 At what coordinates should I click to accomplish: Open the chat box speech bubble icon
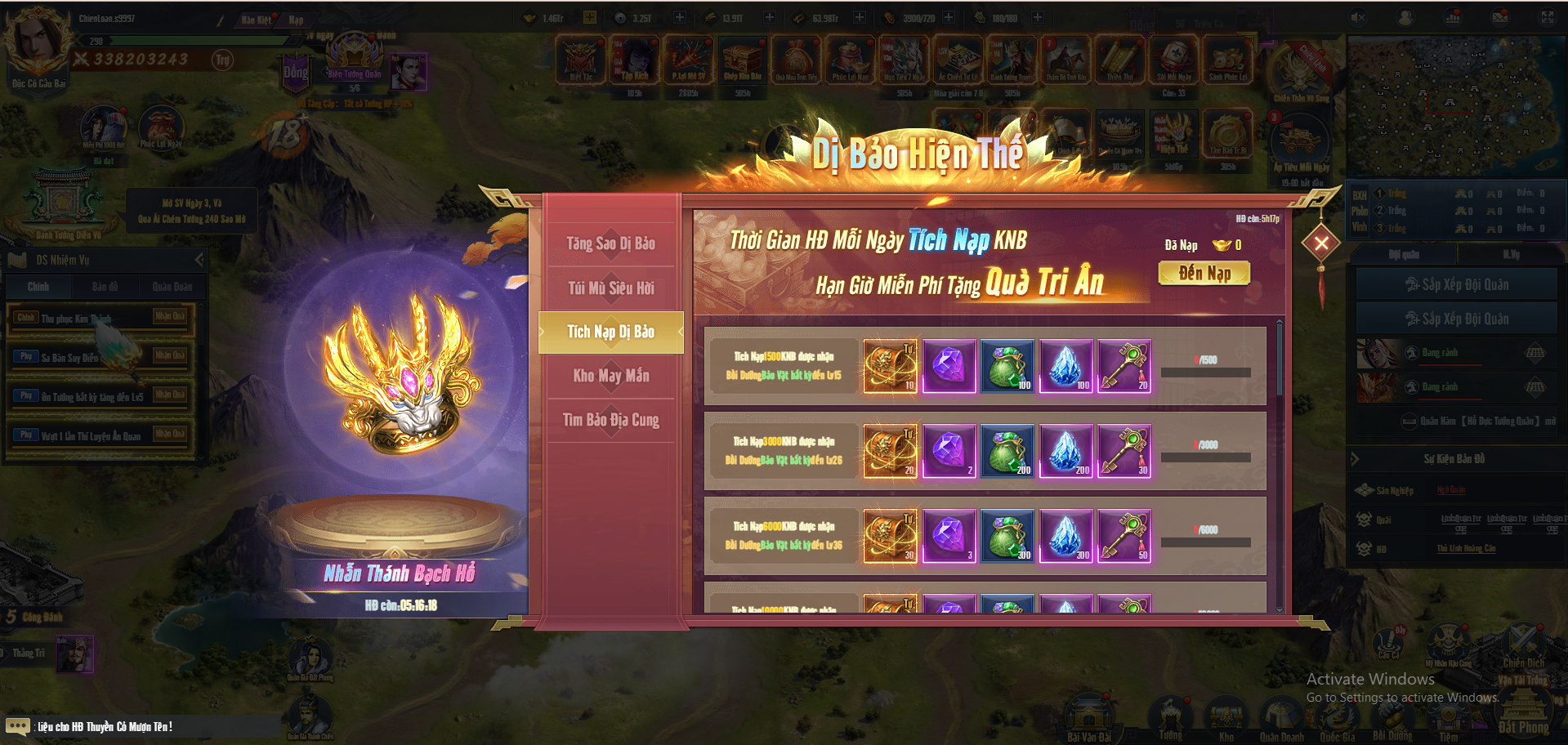tap(17, 726)
